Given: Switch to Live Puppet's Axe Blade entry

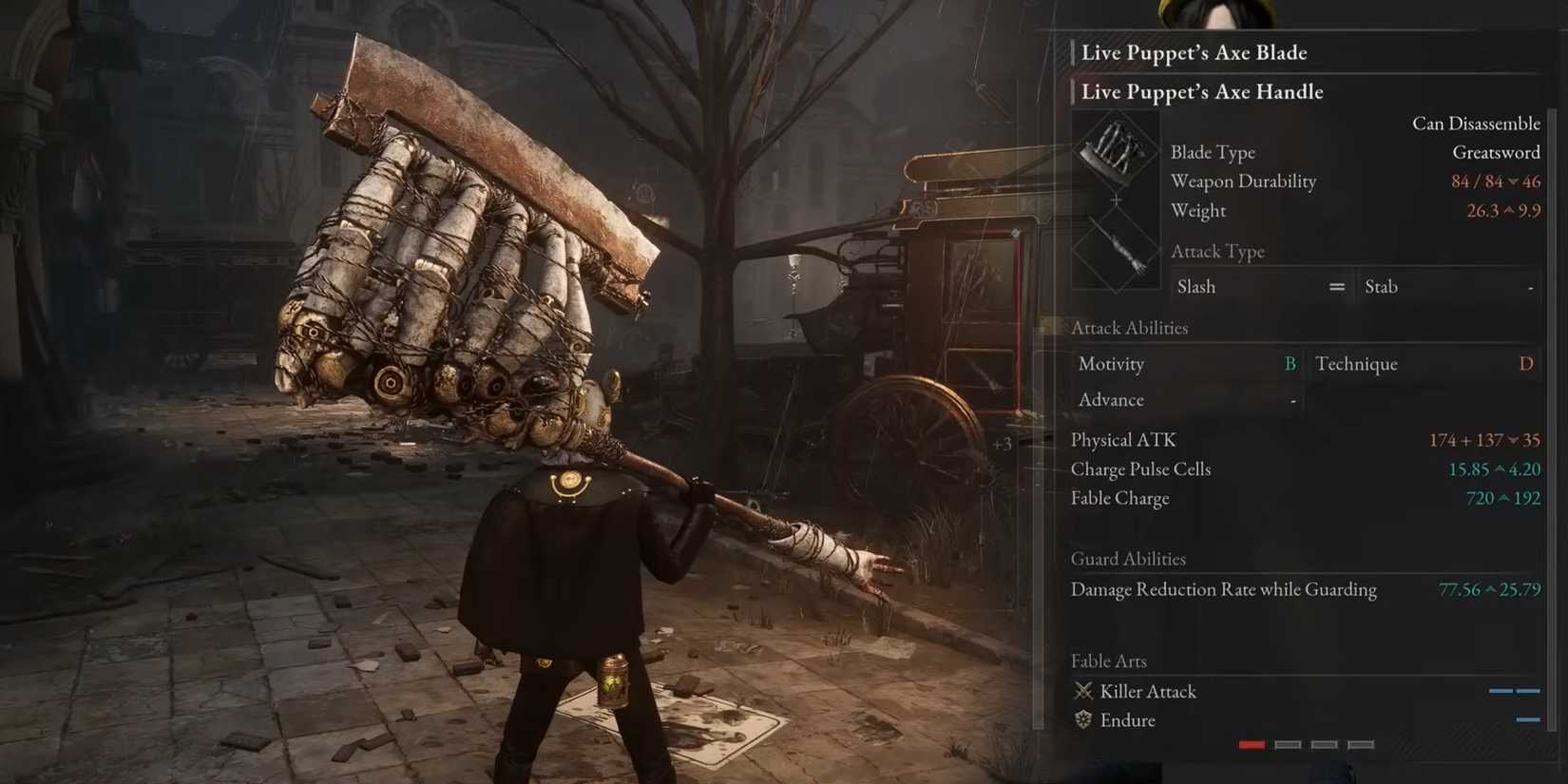Looking at the screenshot, I should pos(1193,52).
